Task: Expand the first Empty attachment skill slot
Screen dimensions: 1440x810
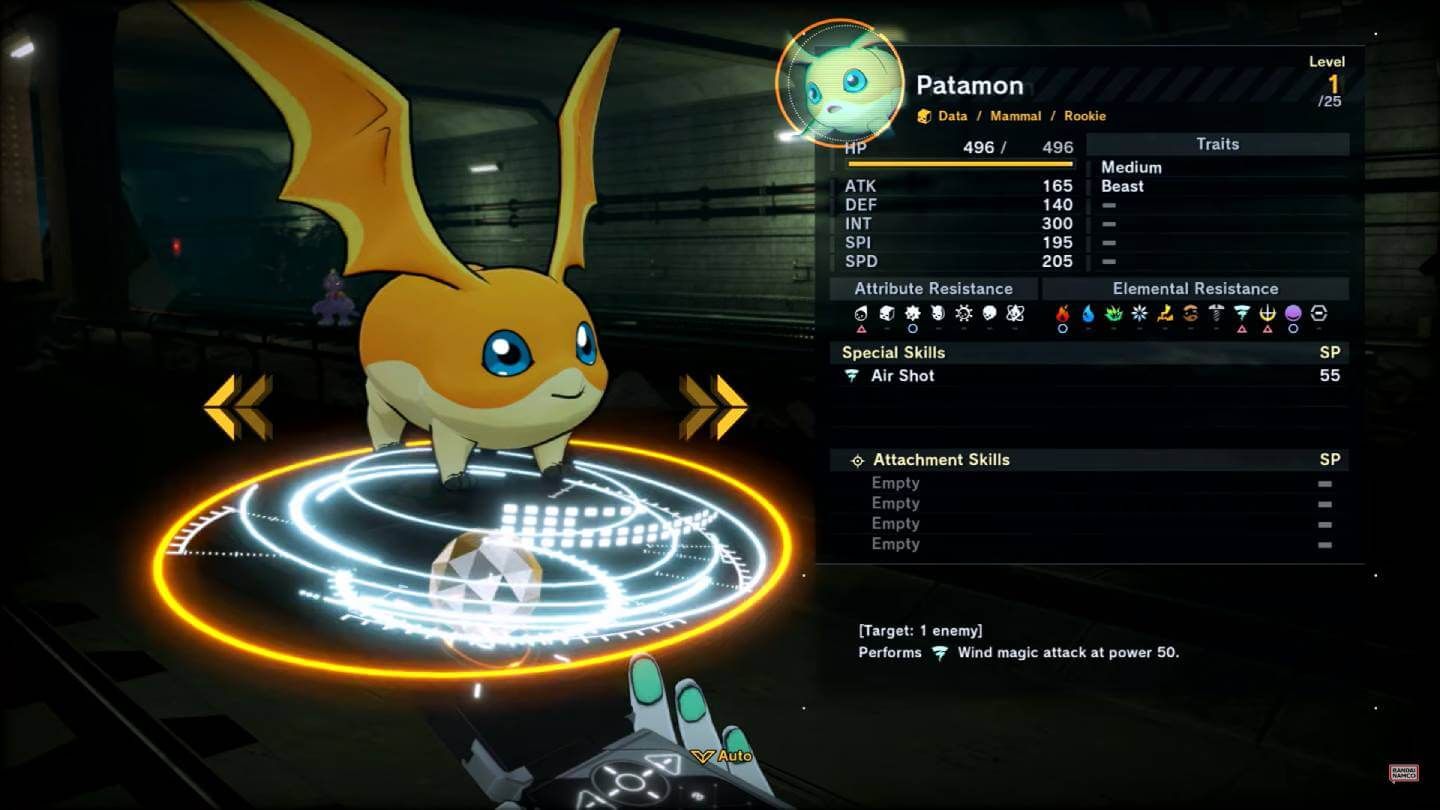Action: coord(895,483)
